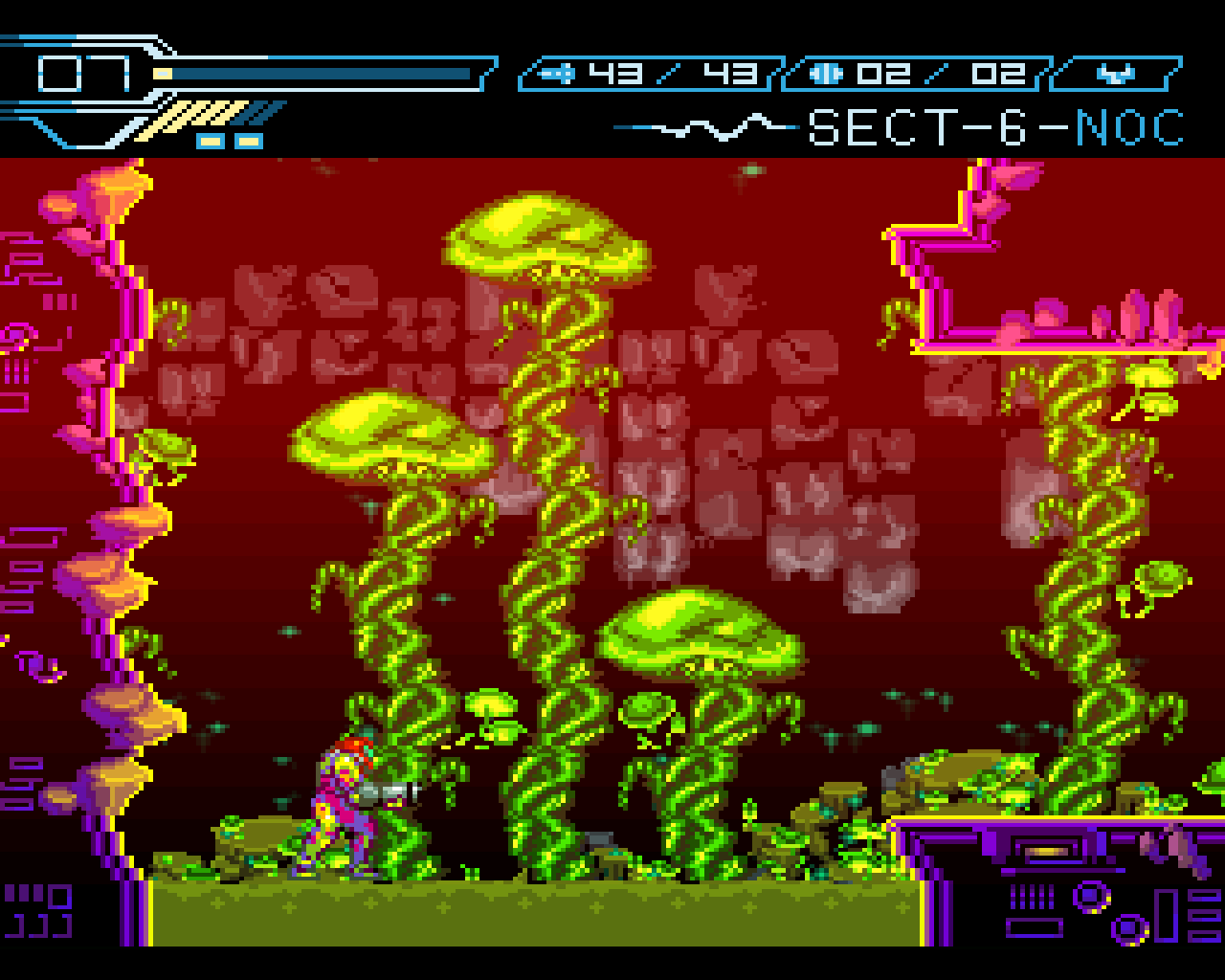
Task: Select the waveform signal icon near SECT-6-NOC
Action: [x=703, y=124]
